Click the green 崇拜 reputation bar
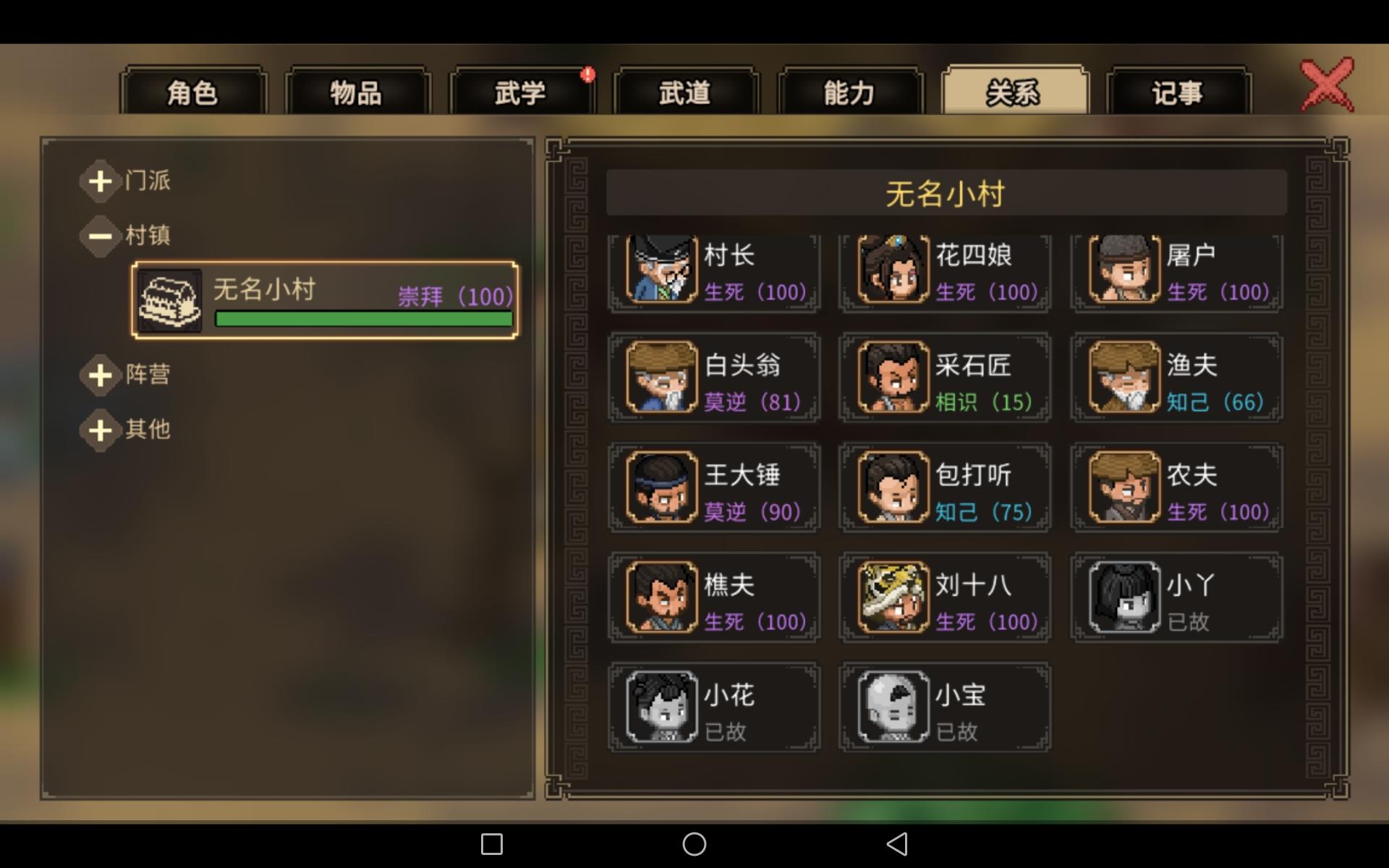Viewport: 1389px width, 868px height. click(363, 319)
